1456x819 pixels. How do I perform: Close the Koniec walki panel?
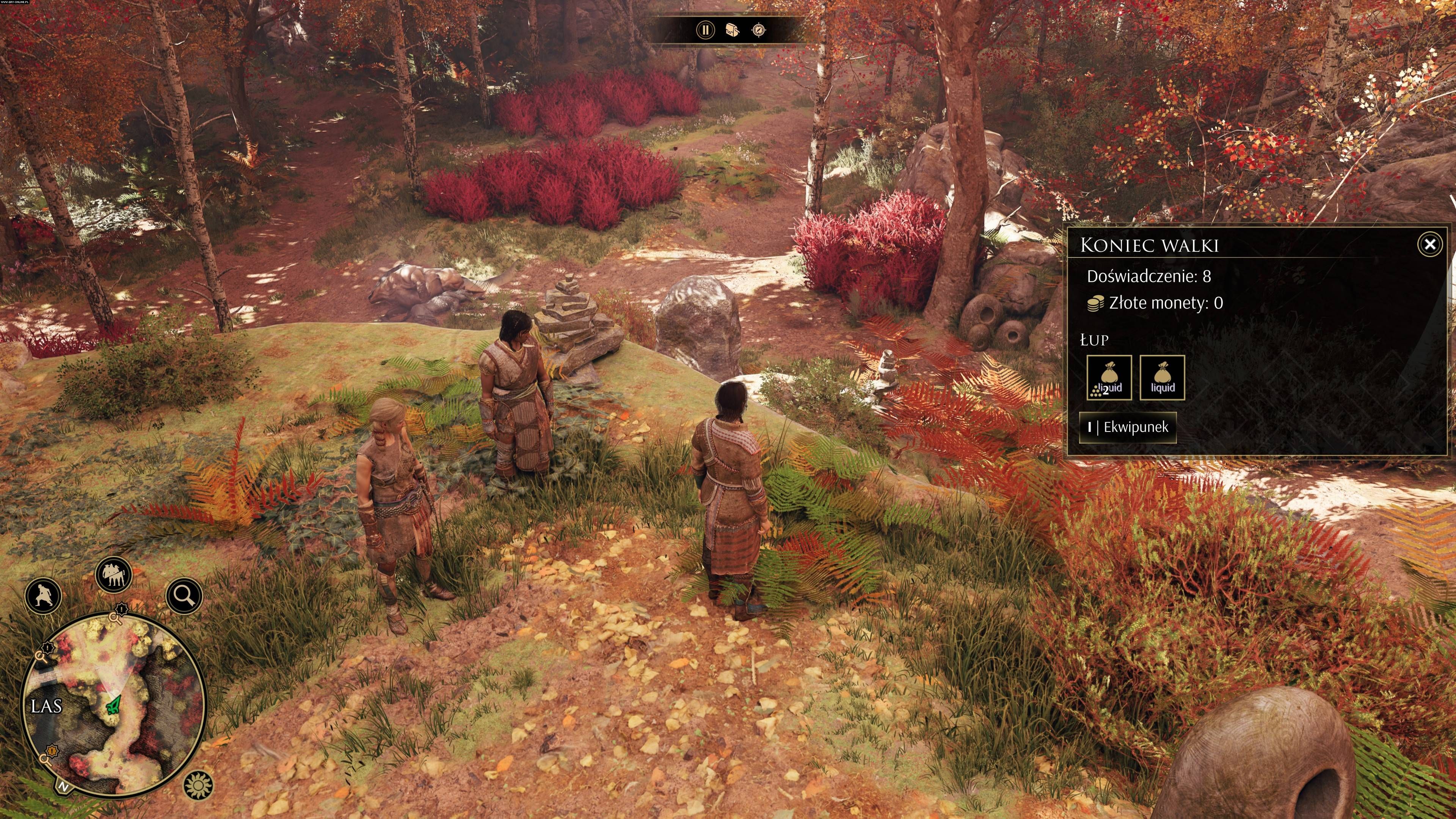(1429, 244)
